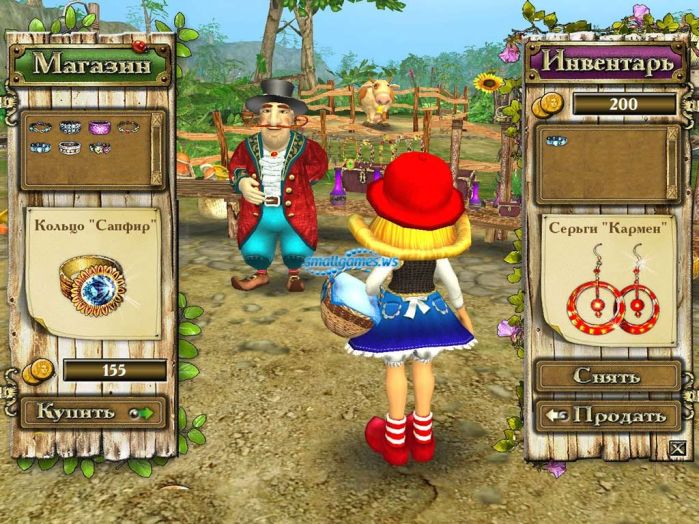Pick the blue ring in the inventory list
Screen dimensions: 699x524
tap(555, 140)
